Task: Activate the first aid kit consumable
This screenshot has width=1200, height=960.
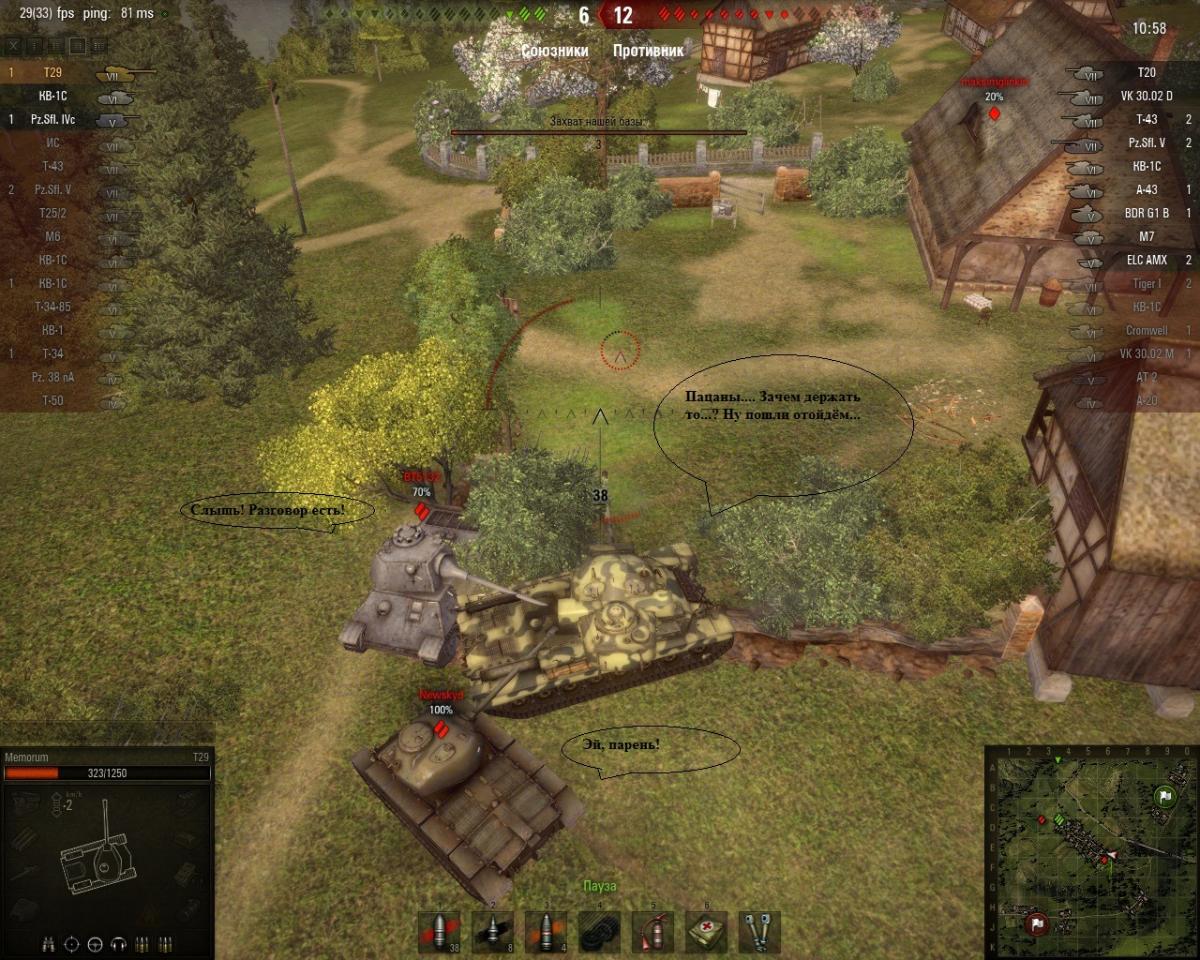Action: point(706,931)
